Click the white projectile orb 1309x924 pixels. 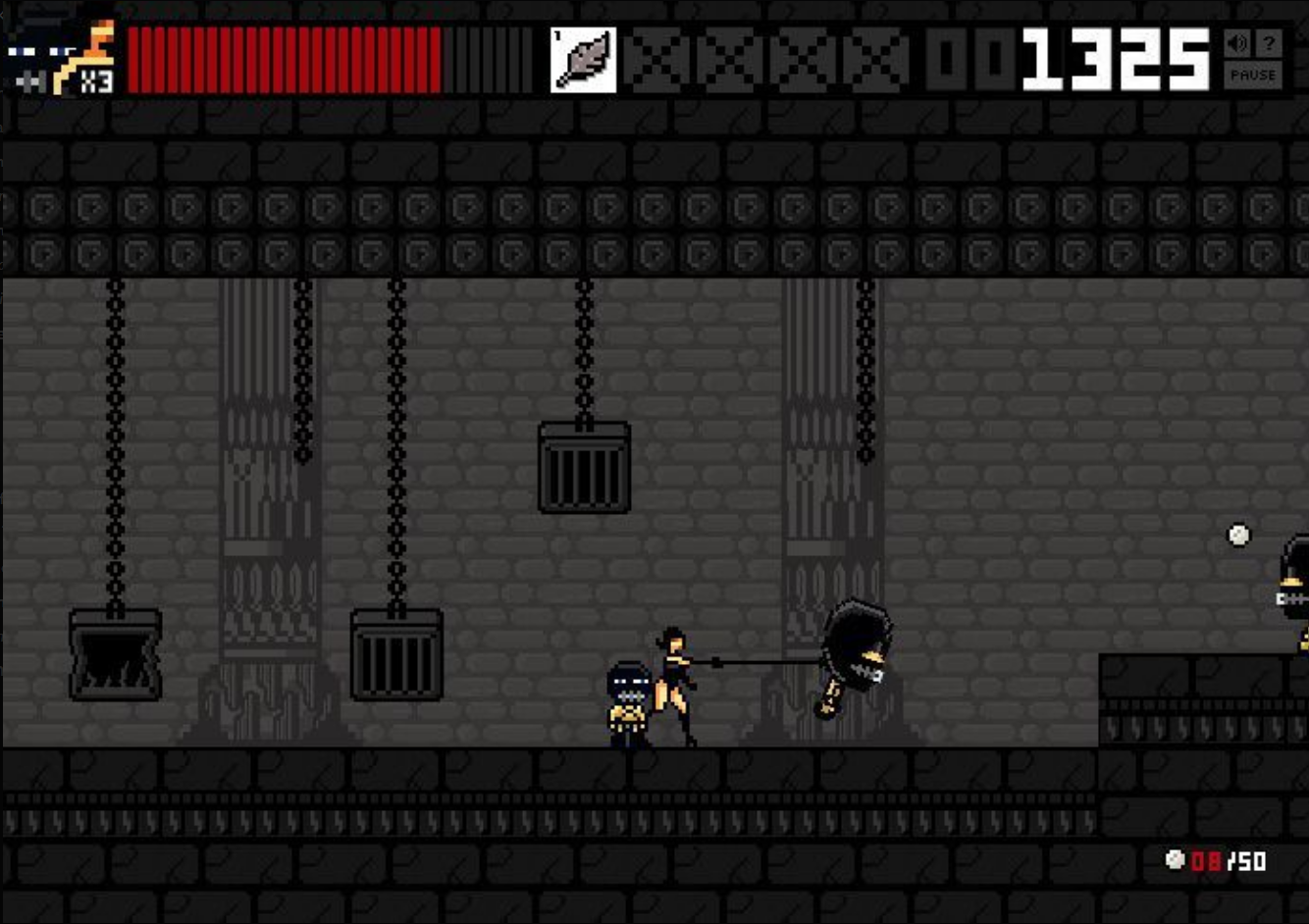click(x=1236, y=535)
